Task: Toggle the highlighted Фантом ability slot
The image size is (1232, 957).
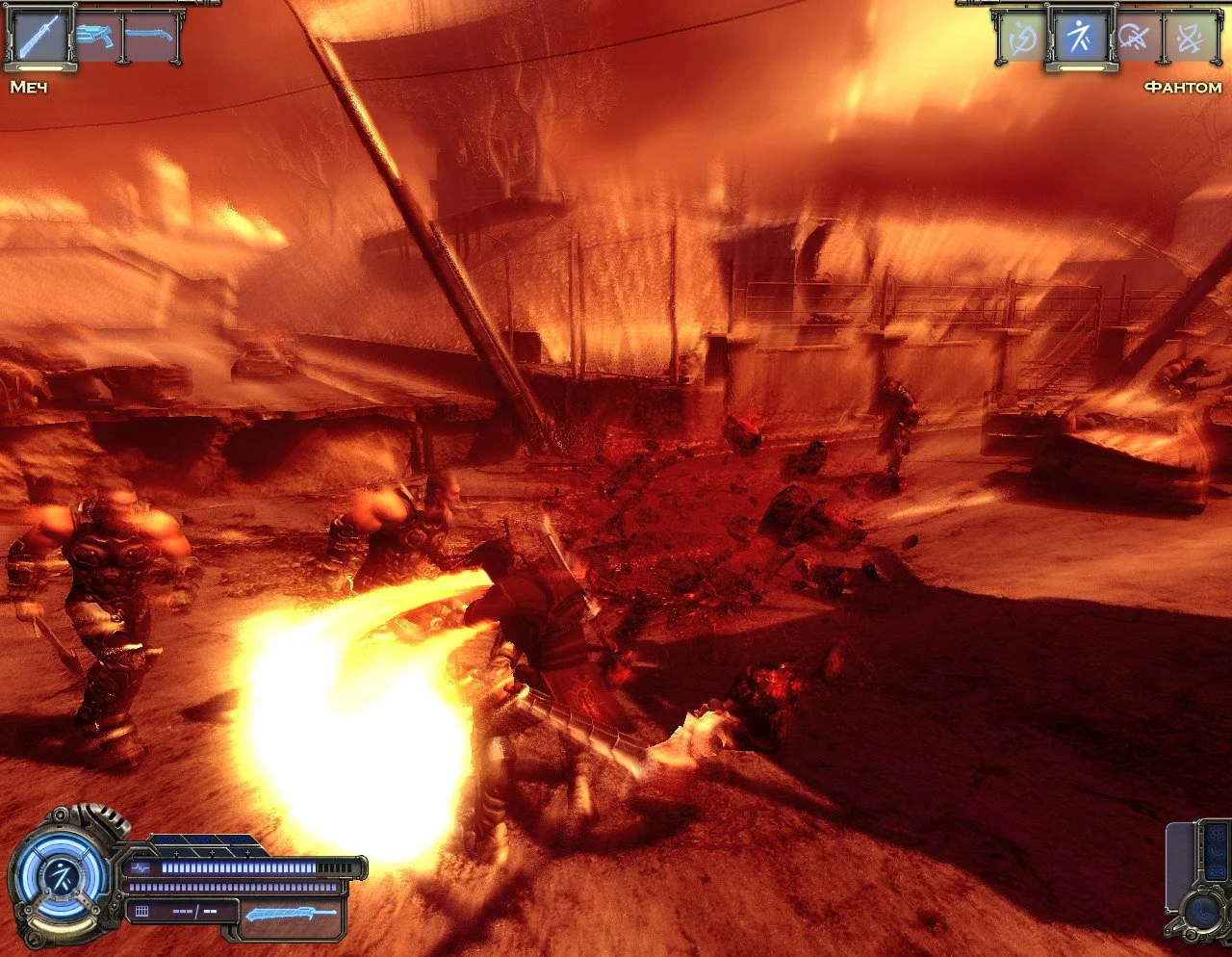Action: point(1081,39)
